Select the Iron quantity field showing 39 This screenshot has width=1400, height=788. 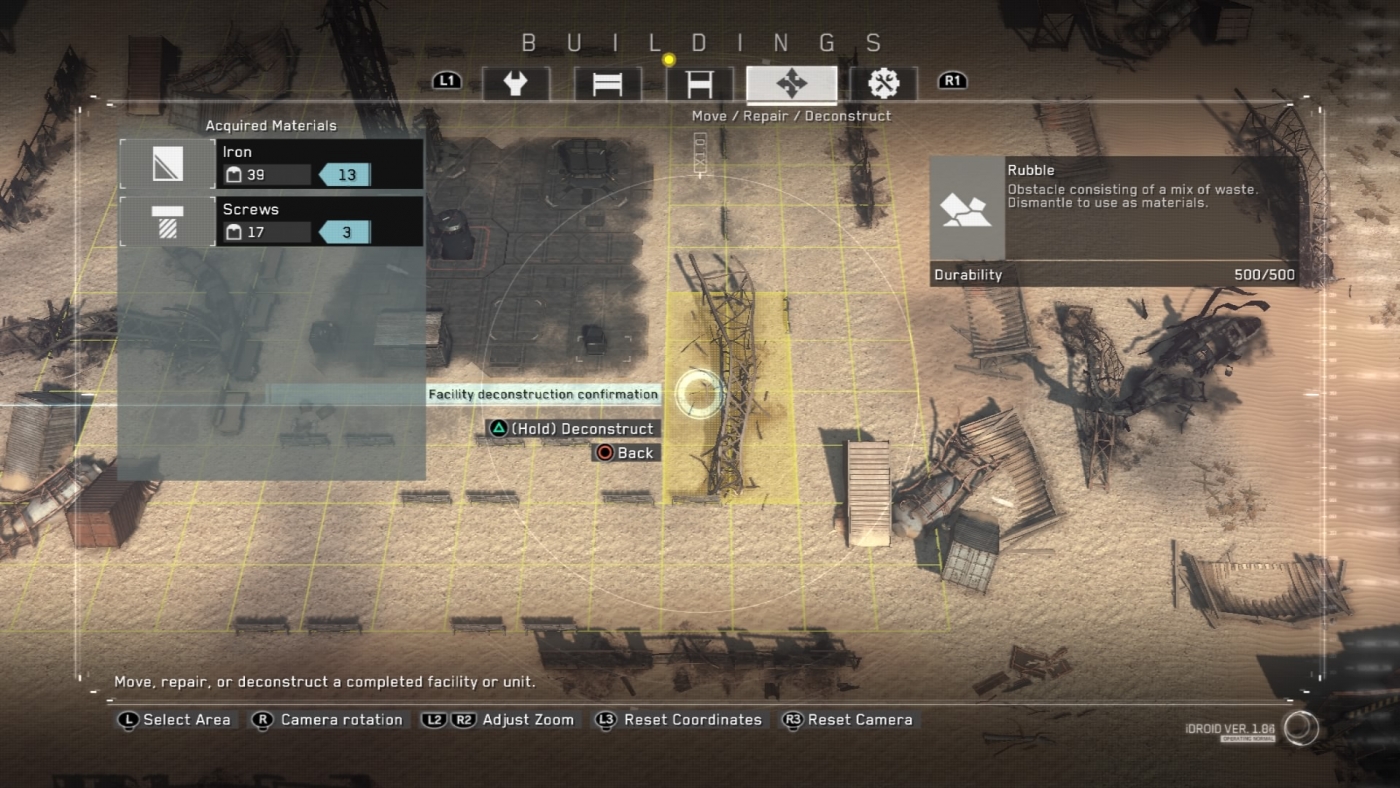[x=265, y=175]
